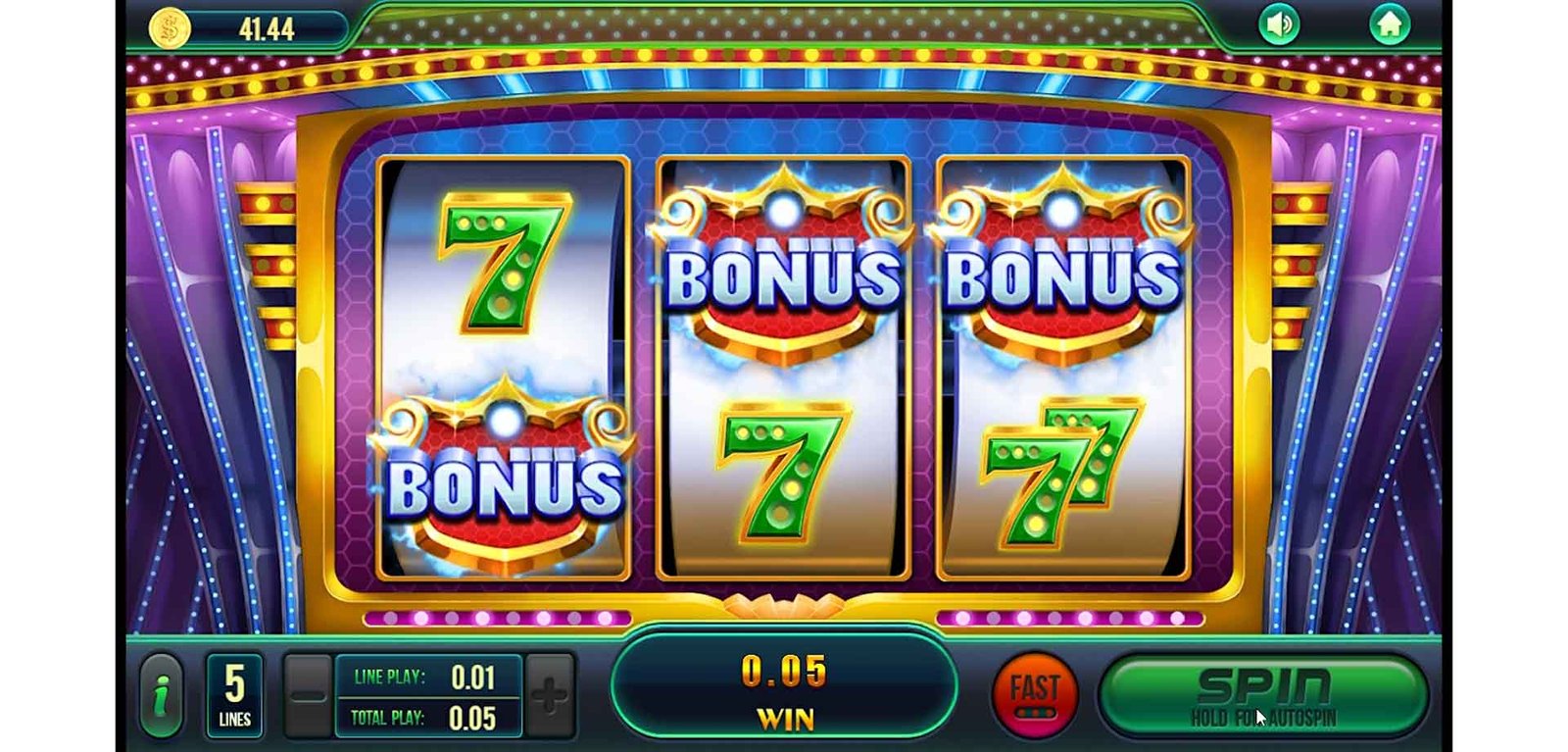The height and width of the screenshot is (752, 1568).
Task: Open the green info paytable button
Action: (162, 696)
